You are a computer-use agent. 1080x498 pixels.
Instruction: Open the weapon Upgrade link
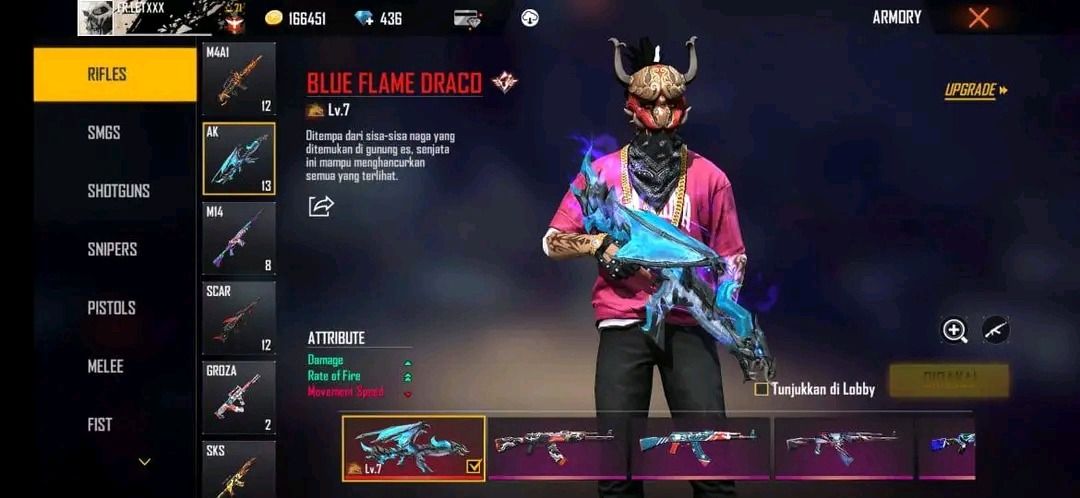pyautogui.click(x=976, y=90)
